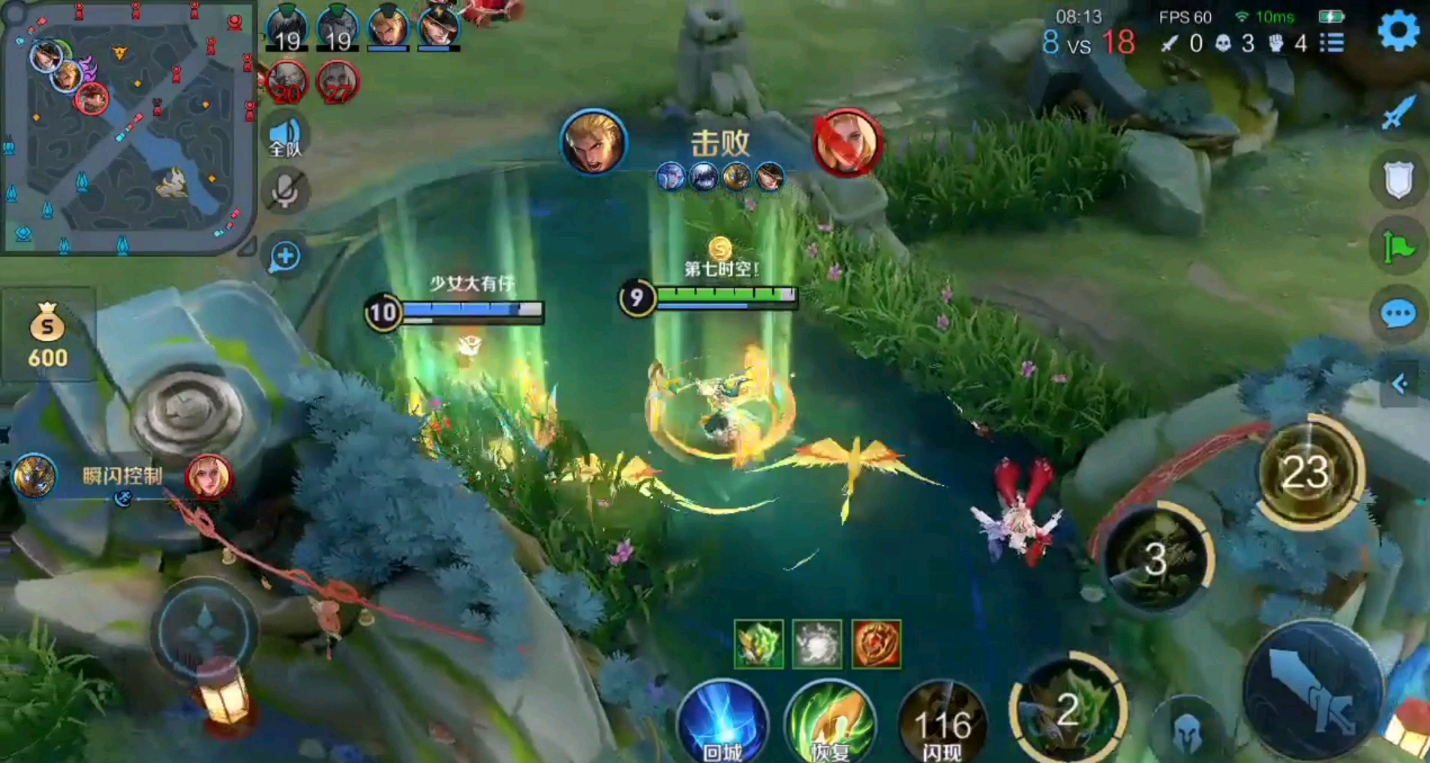Open the scoreboard list icon

(1331, 43)
